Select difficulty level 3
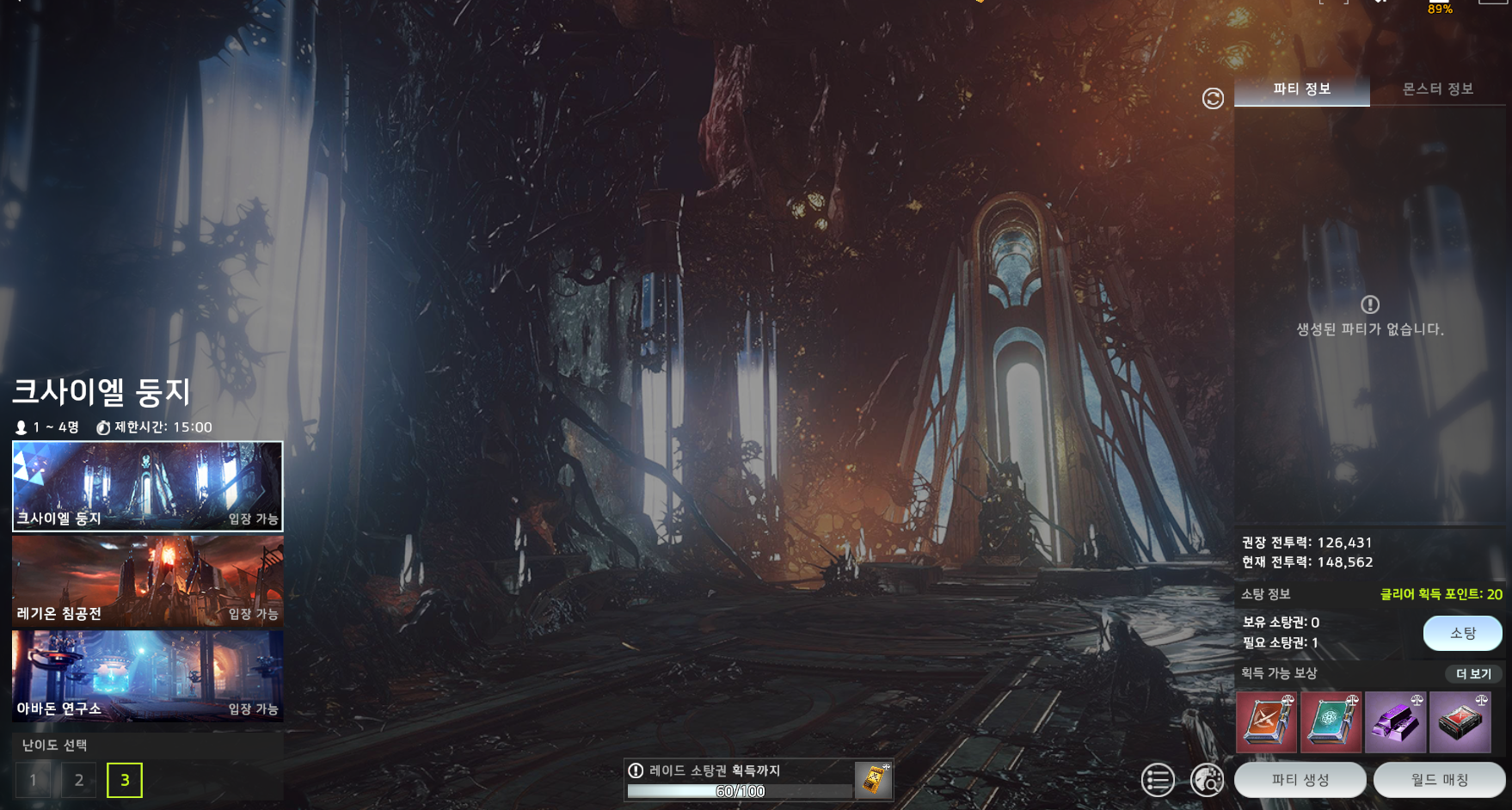 tap(125, 780)
